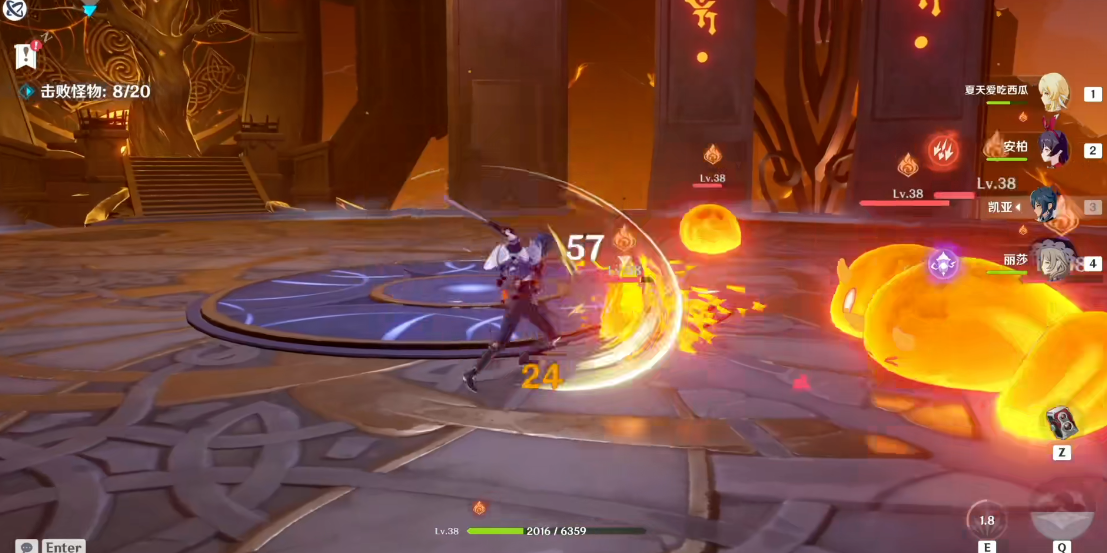Activate the elemental skill on cooldown
Image resolution: width=1107 pixels, height=553 pixels.
pyautogui.click(x=987, y=520)
